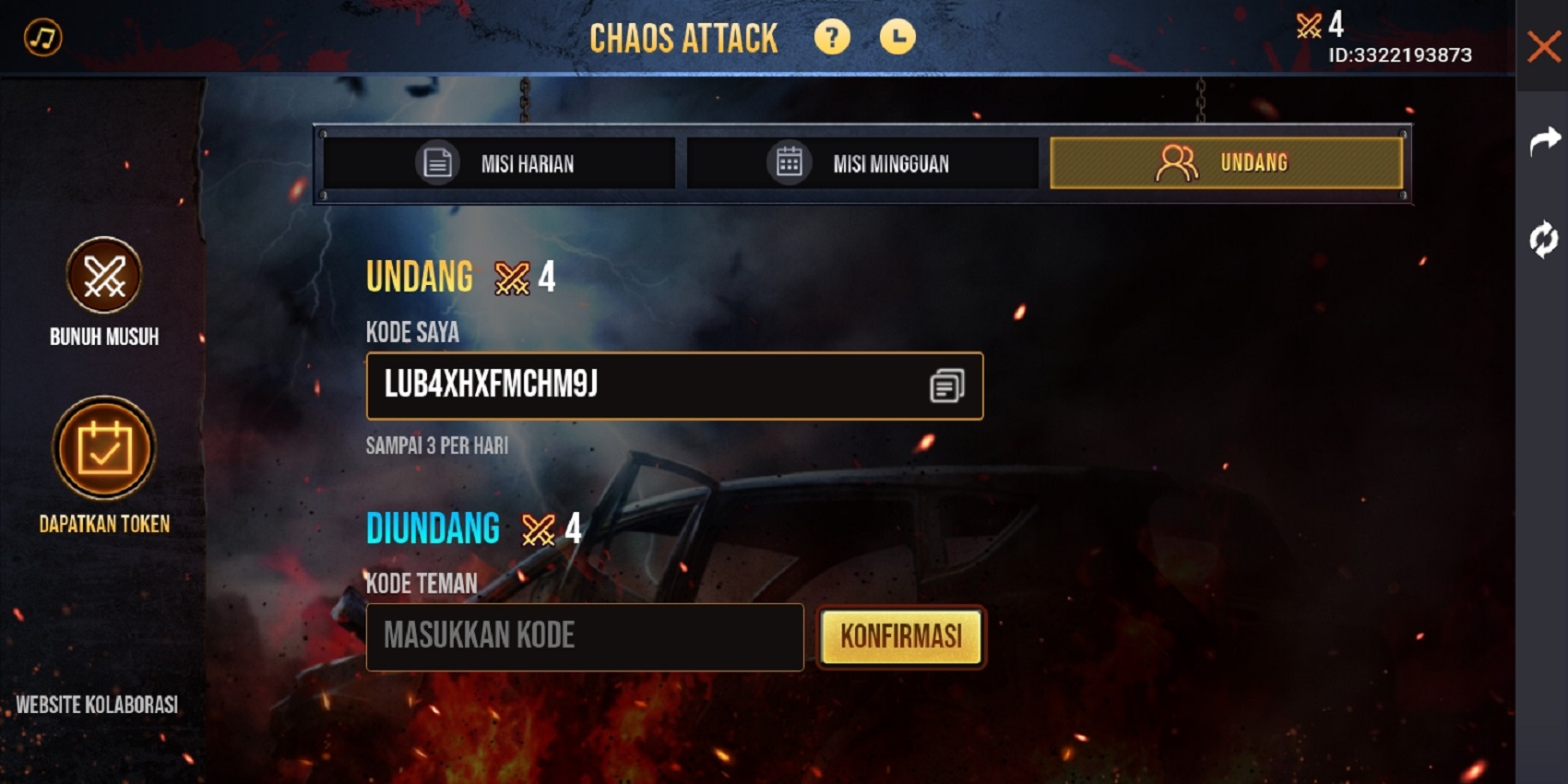Select the UNDANG tab
Image resolution: width=1568 pixels, height=784 pixels.
pos(1227,161)
